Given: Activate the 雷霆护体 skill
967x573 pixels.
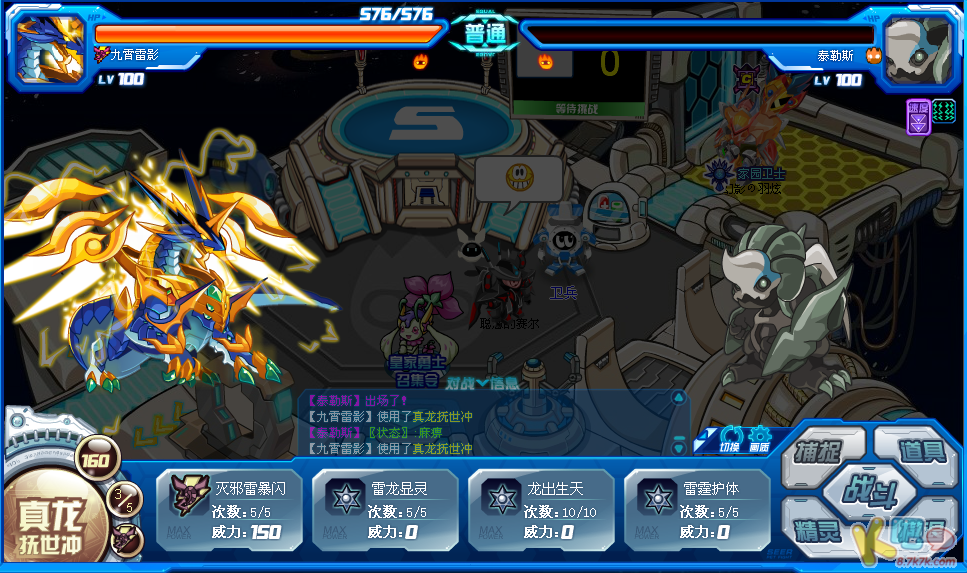Looking at the screenshot, I should pyautogui.click(x=697, y=510).
